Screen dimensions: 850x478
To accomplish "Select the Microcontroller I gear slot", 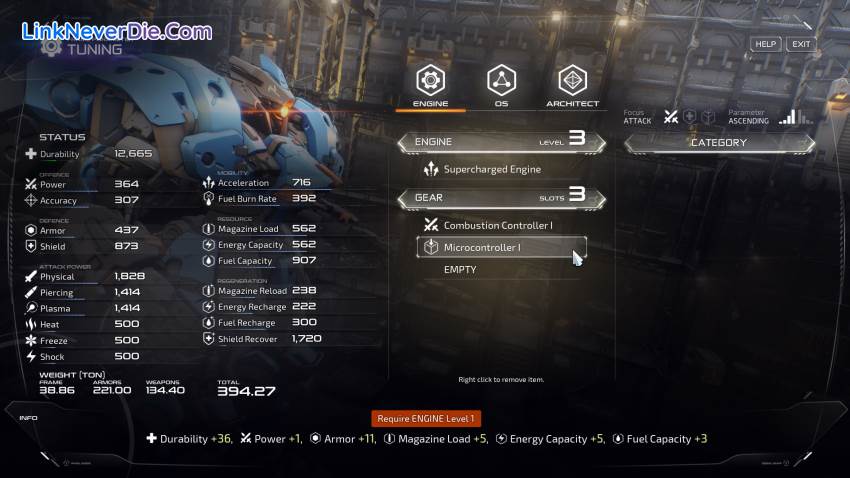I will pos(500,247).
